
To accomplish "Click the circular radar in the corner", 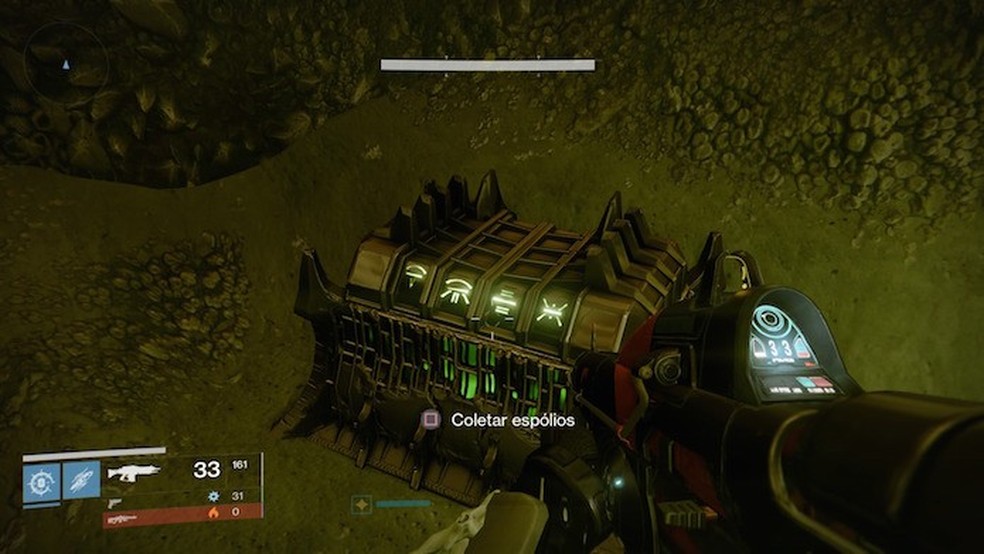I will pos(66,64).
